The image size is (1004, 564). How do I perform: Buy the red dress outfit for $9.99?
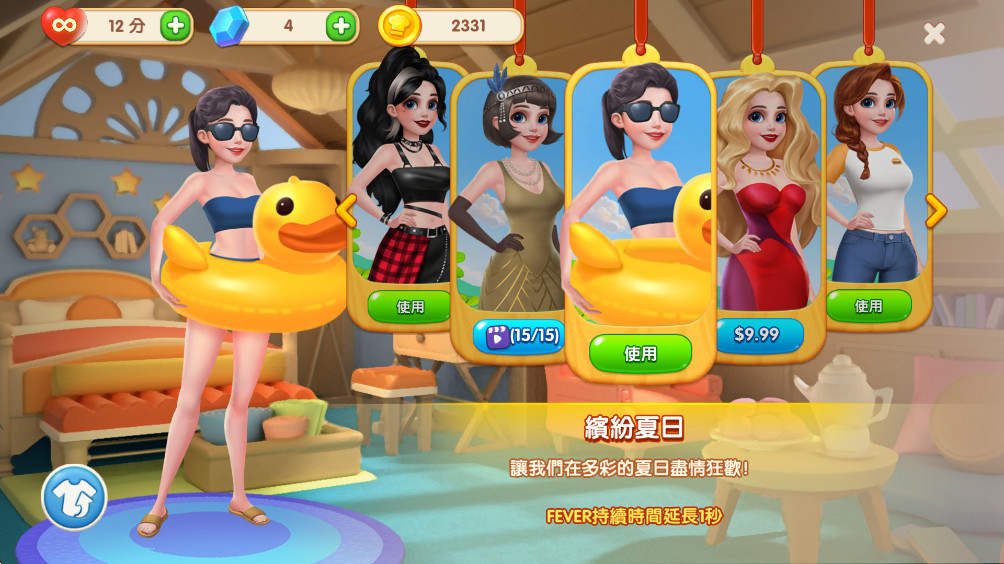point(757,334)
